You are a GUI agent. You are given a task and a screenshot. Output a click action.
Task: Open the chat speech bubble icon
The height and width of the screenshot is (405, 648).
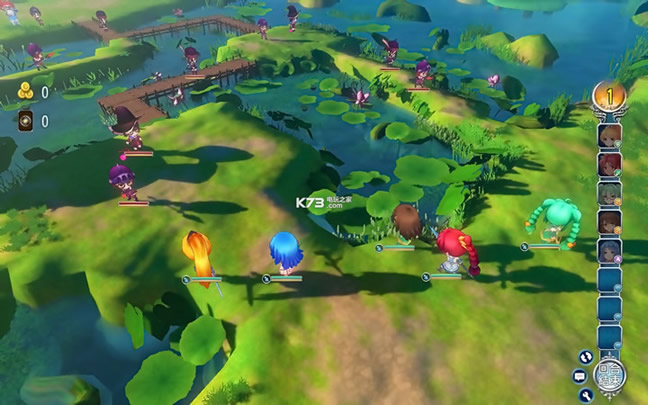coord(579,376)
